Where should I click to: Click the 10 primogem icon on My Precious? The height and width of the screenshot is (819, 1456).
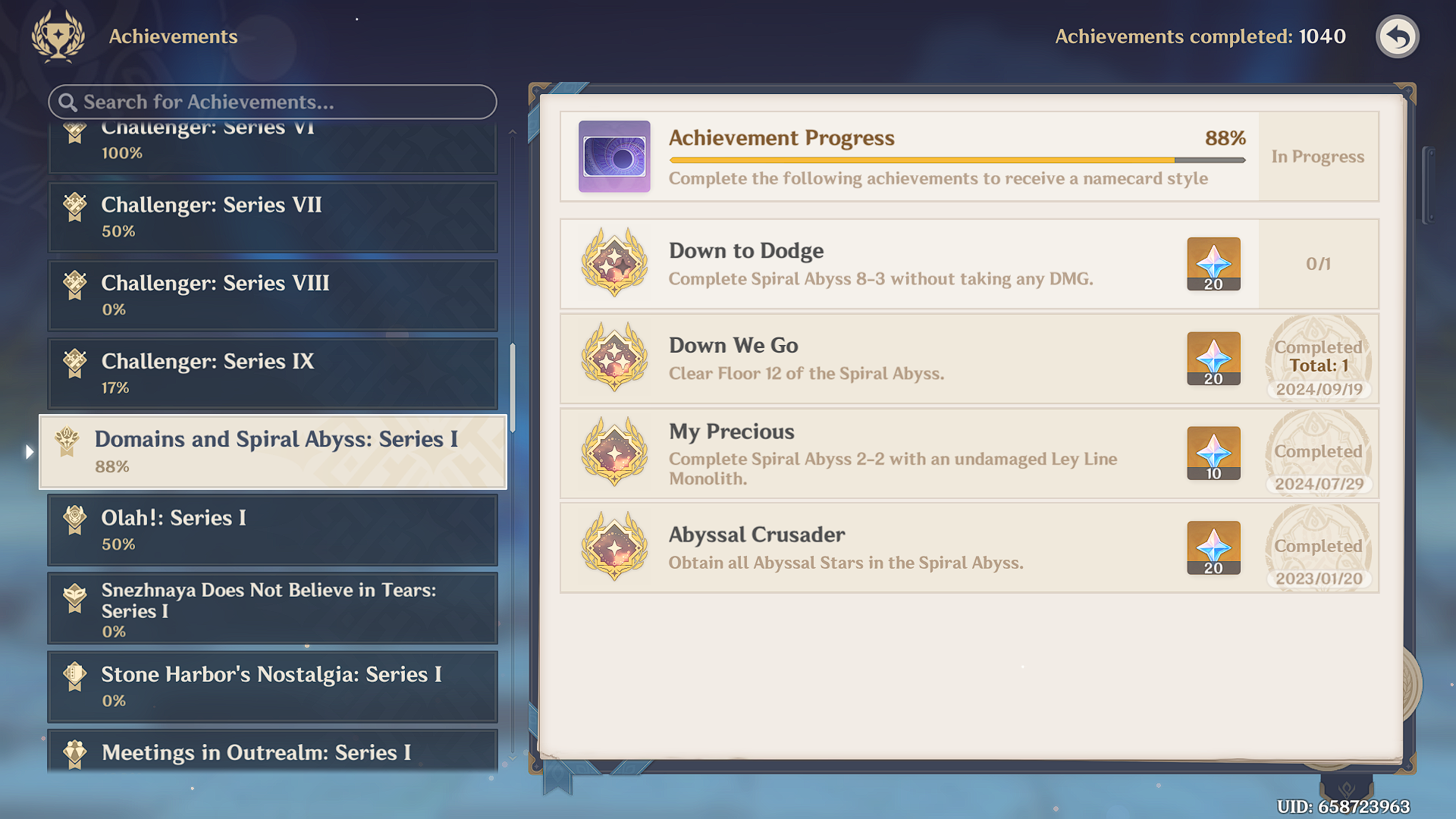[x=1213, y=453]
